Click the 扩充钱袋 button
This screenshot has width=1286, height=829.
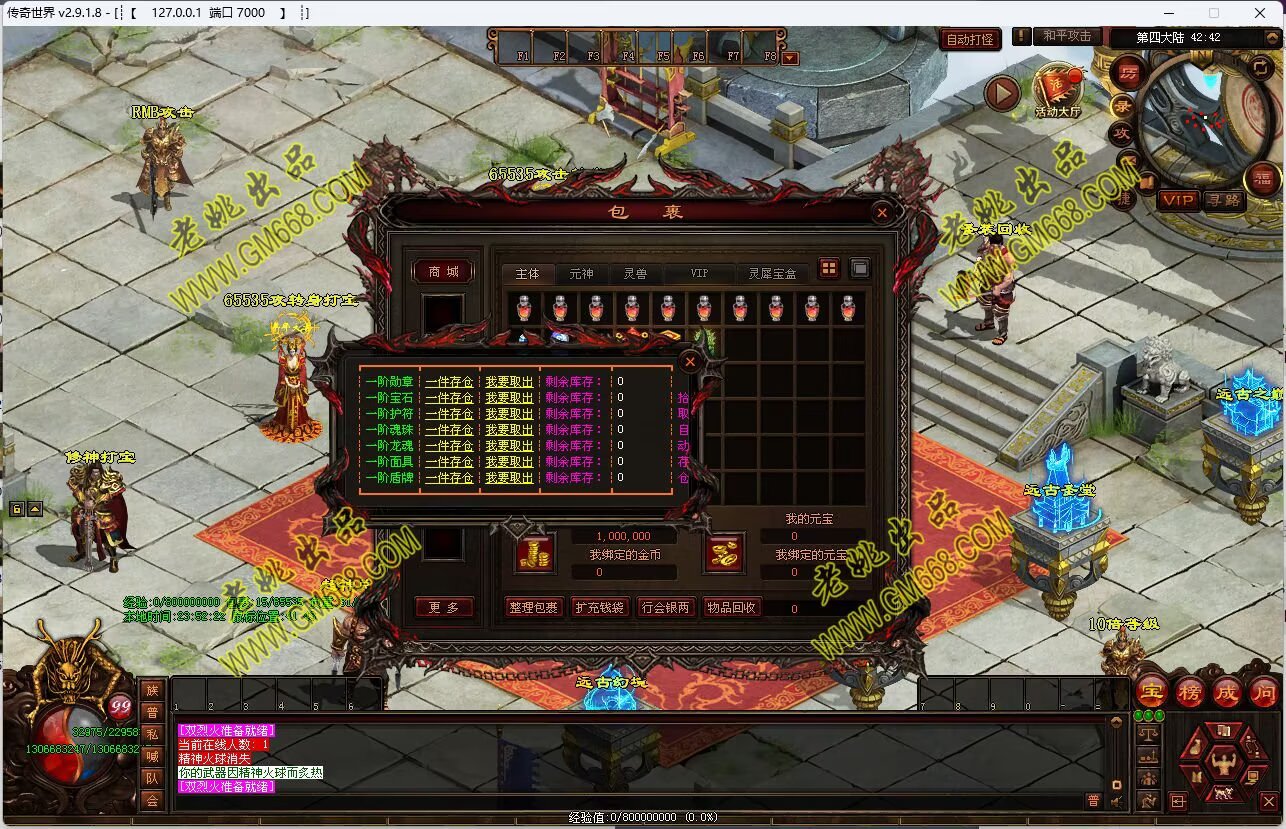point(599,607)
